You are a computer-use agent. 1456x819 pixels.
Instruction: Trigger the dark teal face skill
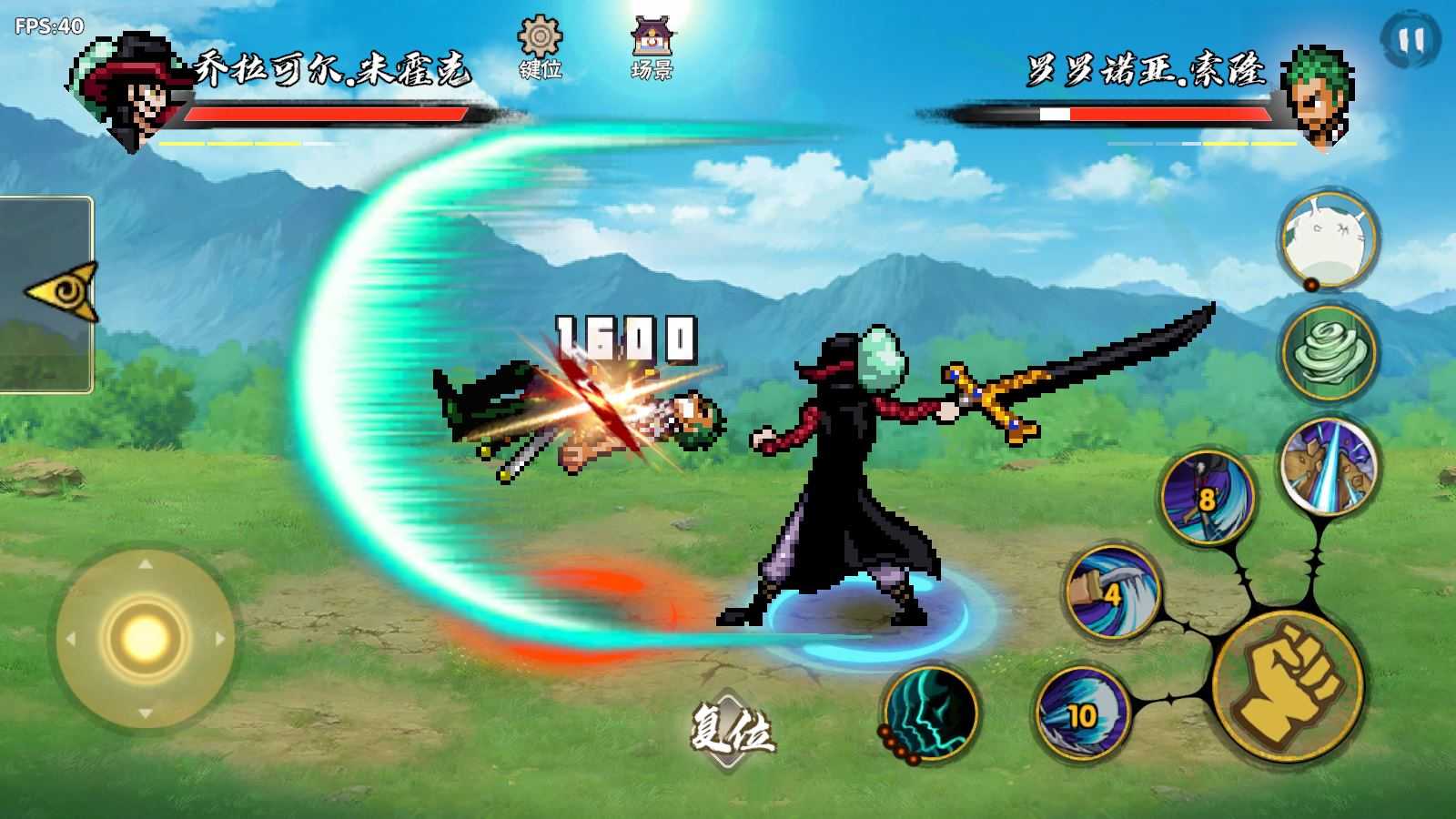(x=928, y=711)
